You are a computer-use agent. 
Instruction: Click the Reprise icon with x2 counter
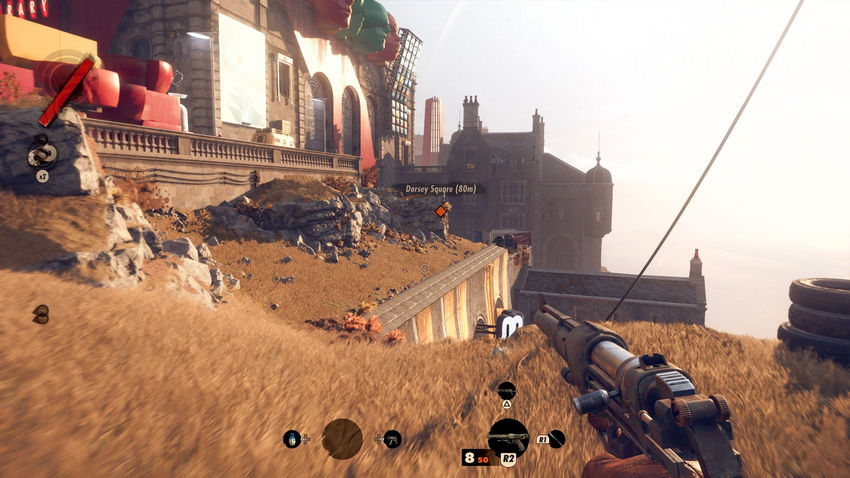click(42, 154)
